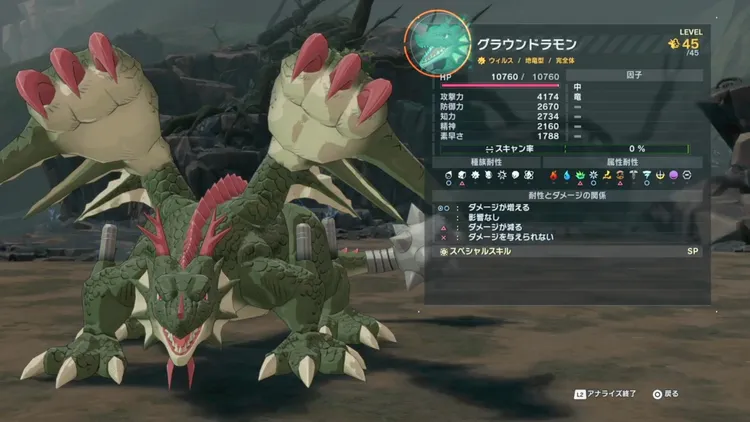Screen dimensions: 750x422
Task: Select the Groundramon portrait icon
Action: (437, 45)
